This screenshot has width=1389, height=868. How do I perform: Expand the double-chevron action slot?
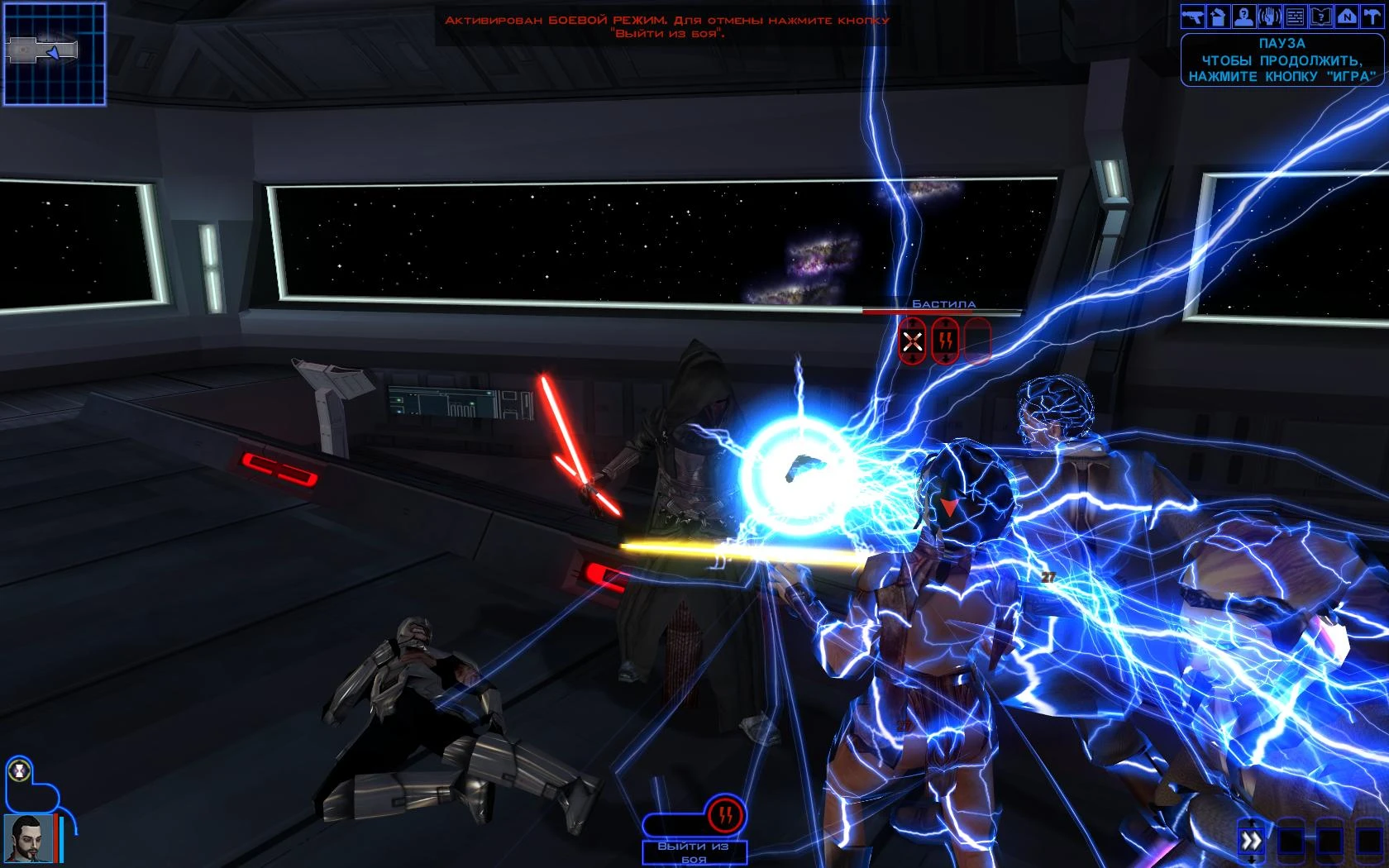click(x=1252, y=839)
